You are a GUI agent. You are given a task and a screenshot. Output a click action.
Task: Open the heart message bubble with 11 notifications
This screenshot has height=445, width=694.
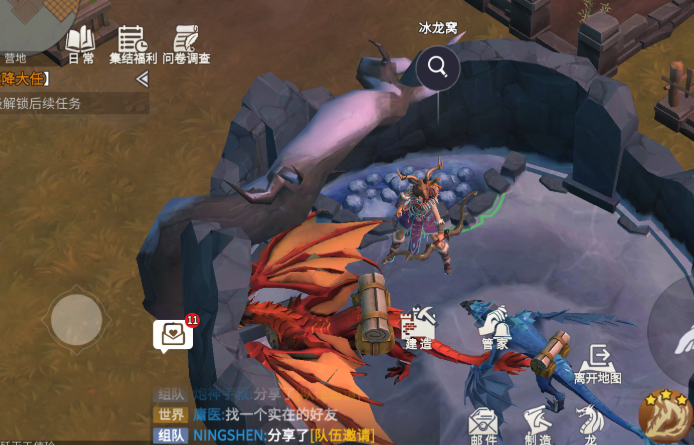pos(173,333)
